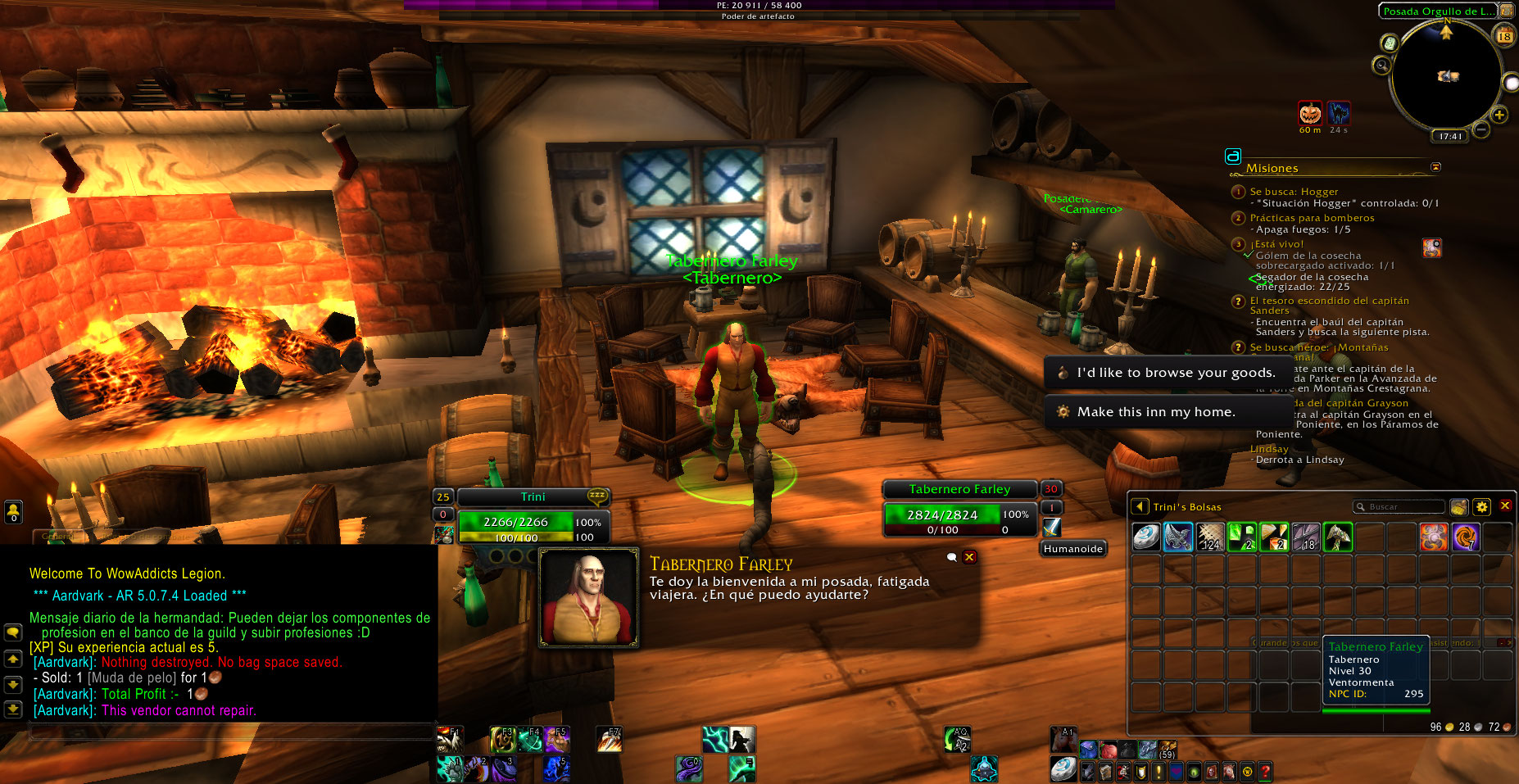Open the "Se busca: Hogger" quest
This screenshot has height=784, width=1519.
[x=1294, y=192]
